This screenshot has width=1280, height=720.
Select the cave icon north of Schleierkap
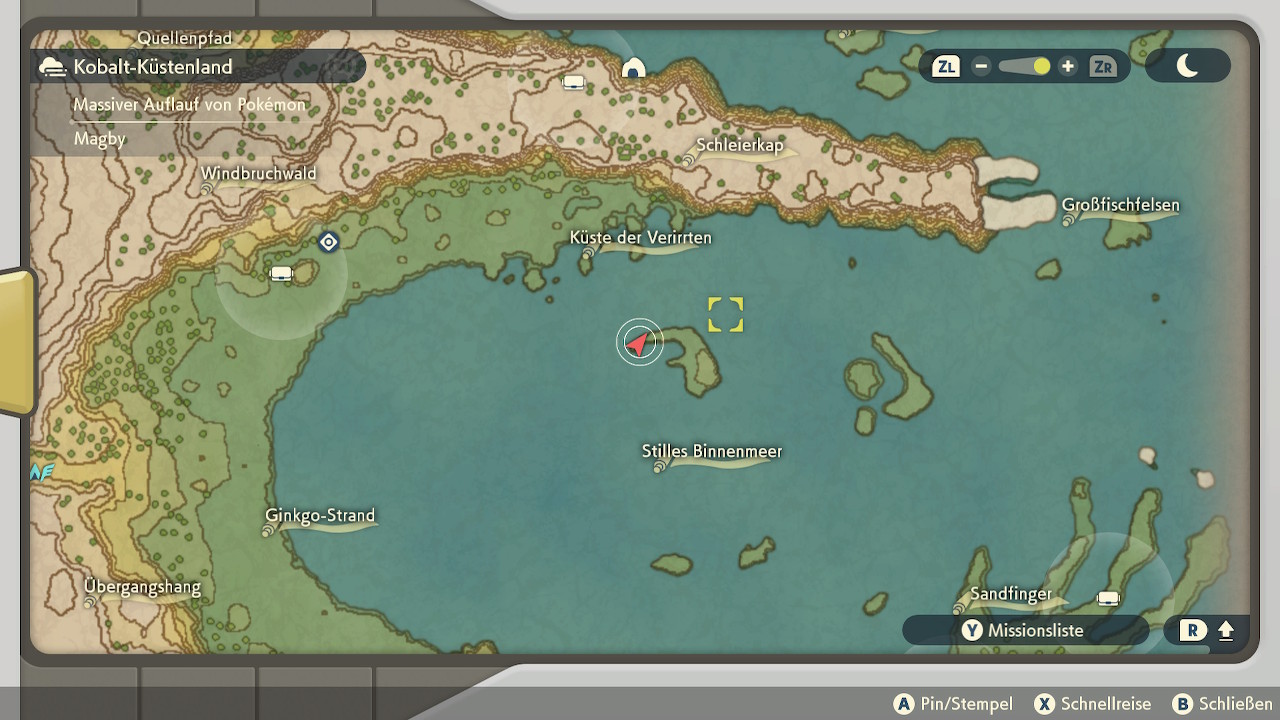click(633, 68)
